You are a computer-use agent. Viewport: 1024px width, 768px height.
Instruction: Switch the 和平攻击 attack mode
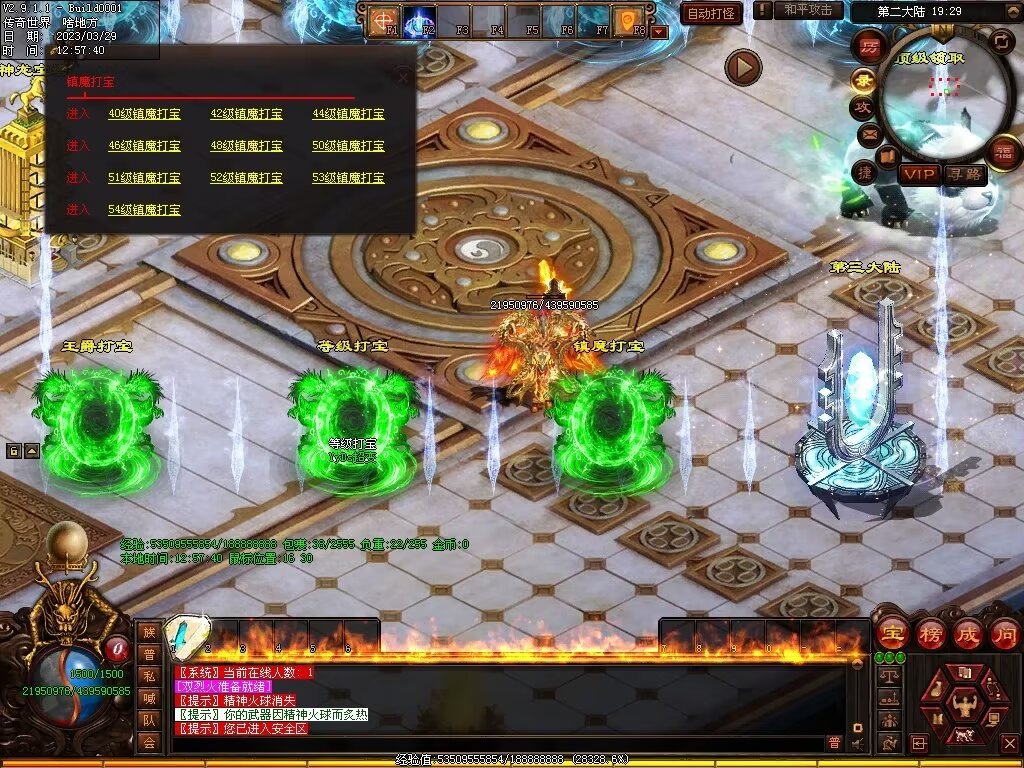(808, 10)
